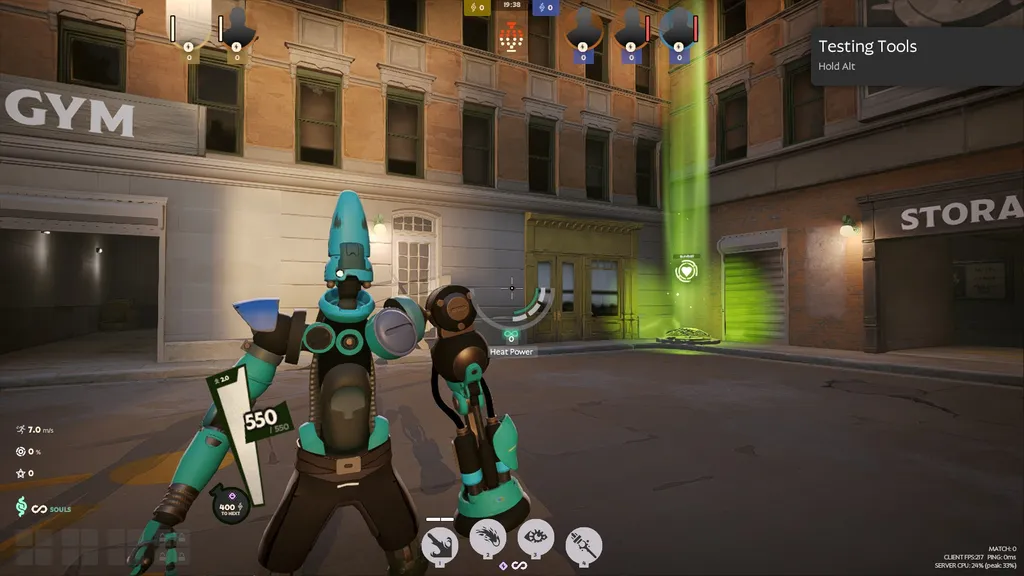The height and width of the screenshot is (576, 1024).
Task: Trigger the spiked eye ability
Action: pyautogui.click(x=536, y=539)
